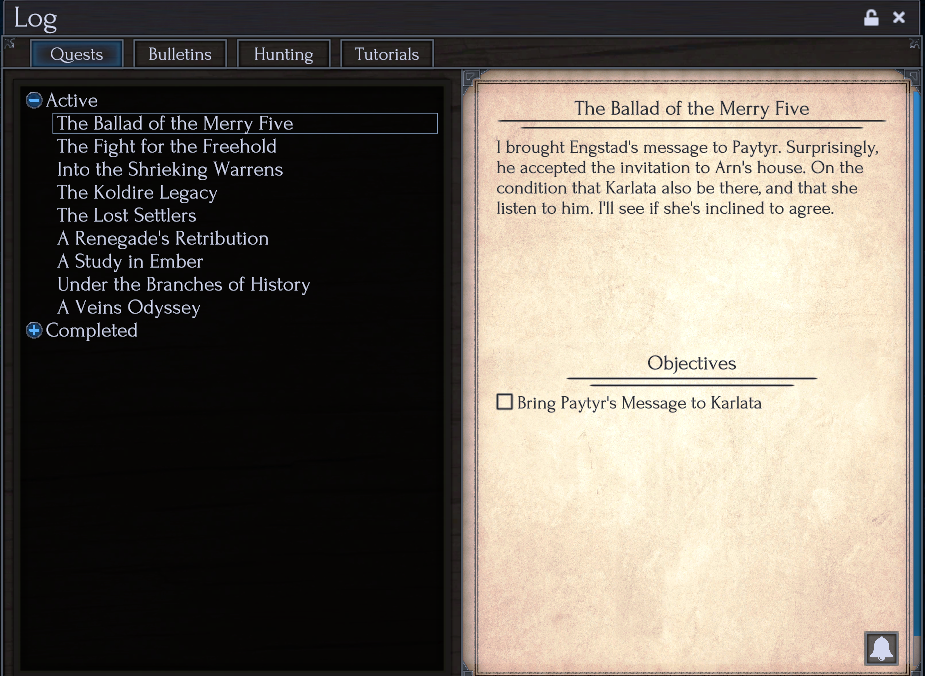Select The Fight for the Freehold quest

167,147
